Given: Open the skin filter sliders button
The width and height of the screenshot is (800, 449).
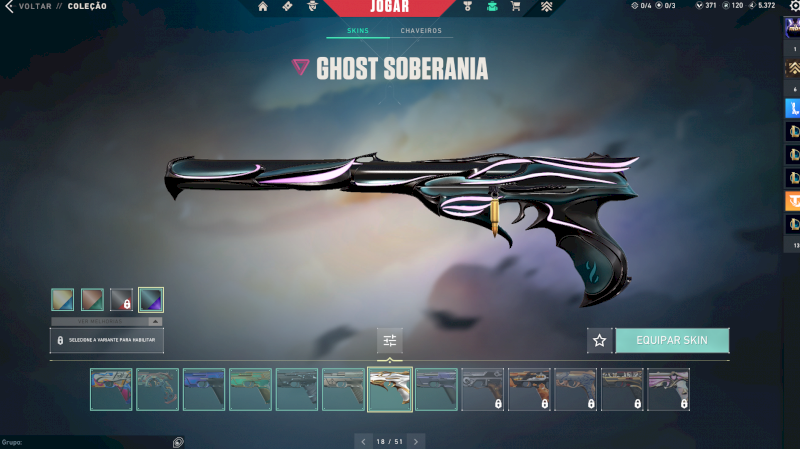Looking at the screenshot, I should coord(390,341).
